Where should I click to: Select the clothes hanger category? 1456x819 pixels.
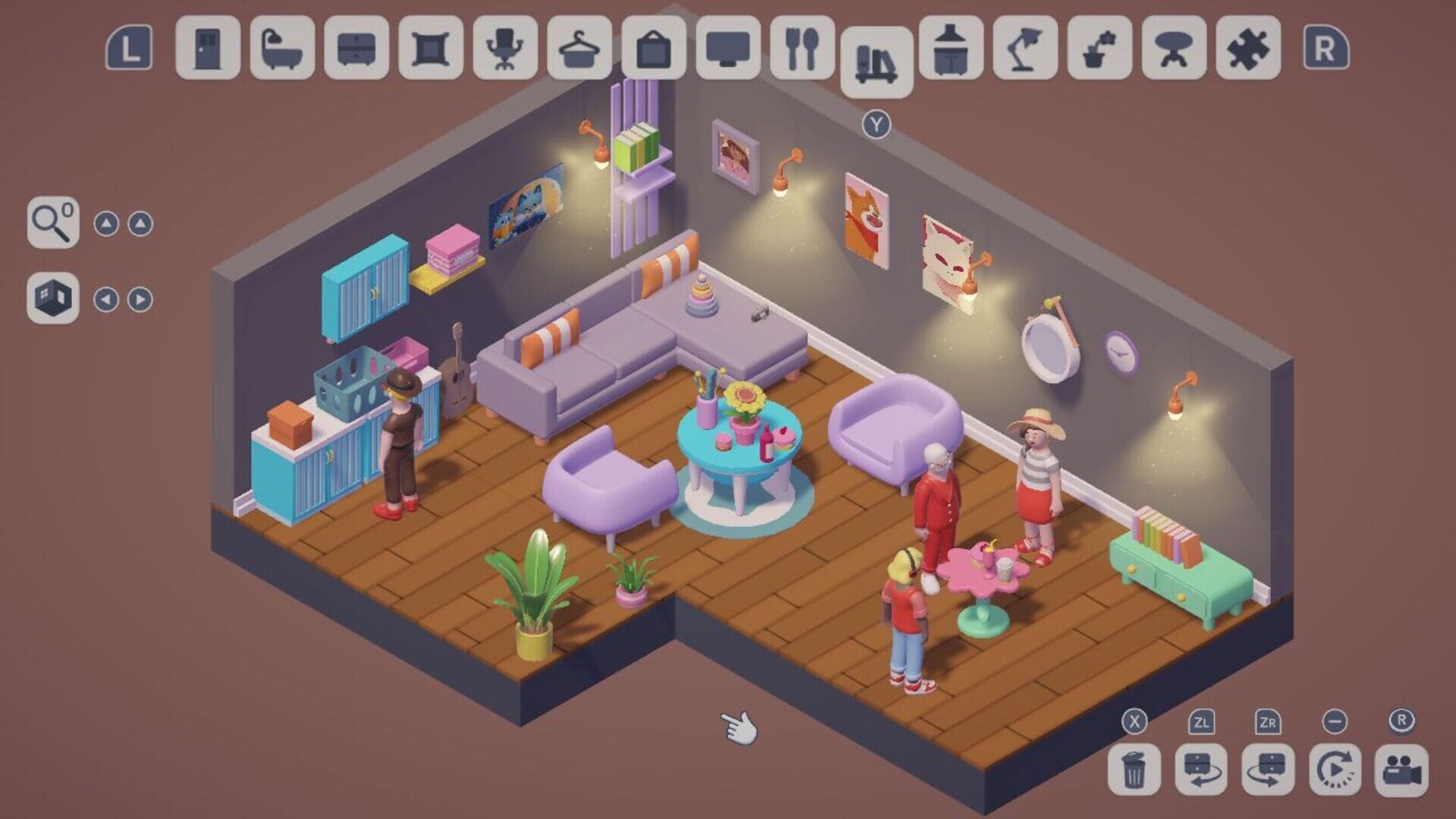point(575,47)
